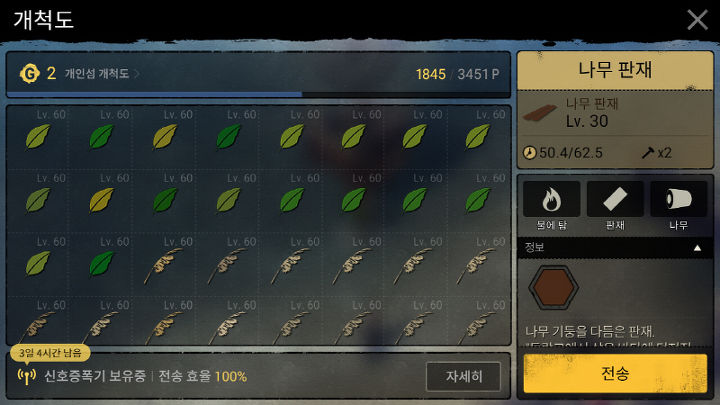Image resolution: width=720 pixels, height=405 pixels.
Task: Send items with the 전송 button
Action: [615, 373]
